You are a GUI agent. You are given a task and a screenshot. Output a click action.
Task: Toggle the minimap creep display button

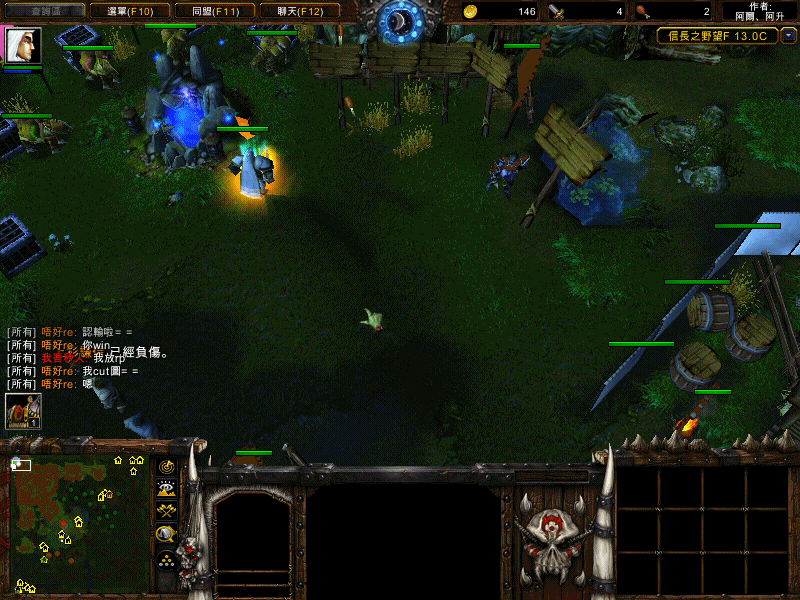point(167,534)
